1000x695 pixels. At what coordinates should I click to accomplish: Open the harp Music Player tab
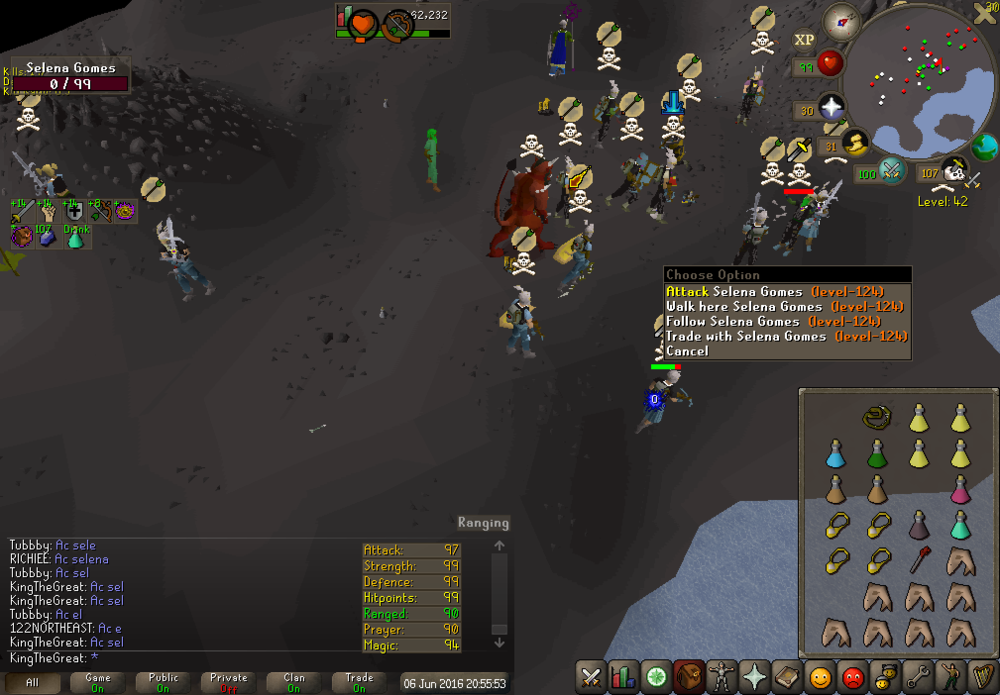[x=982, y=677]
